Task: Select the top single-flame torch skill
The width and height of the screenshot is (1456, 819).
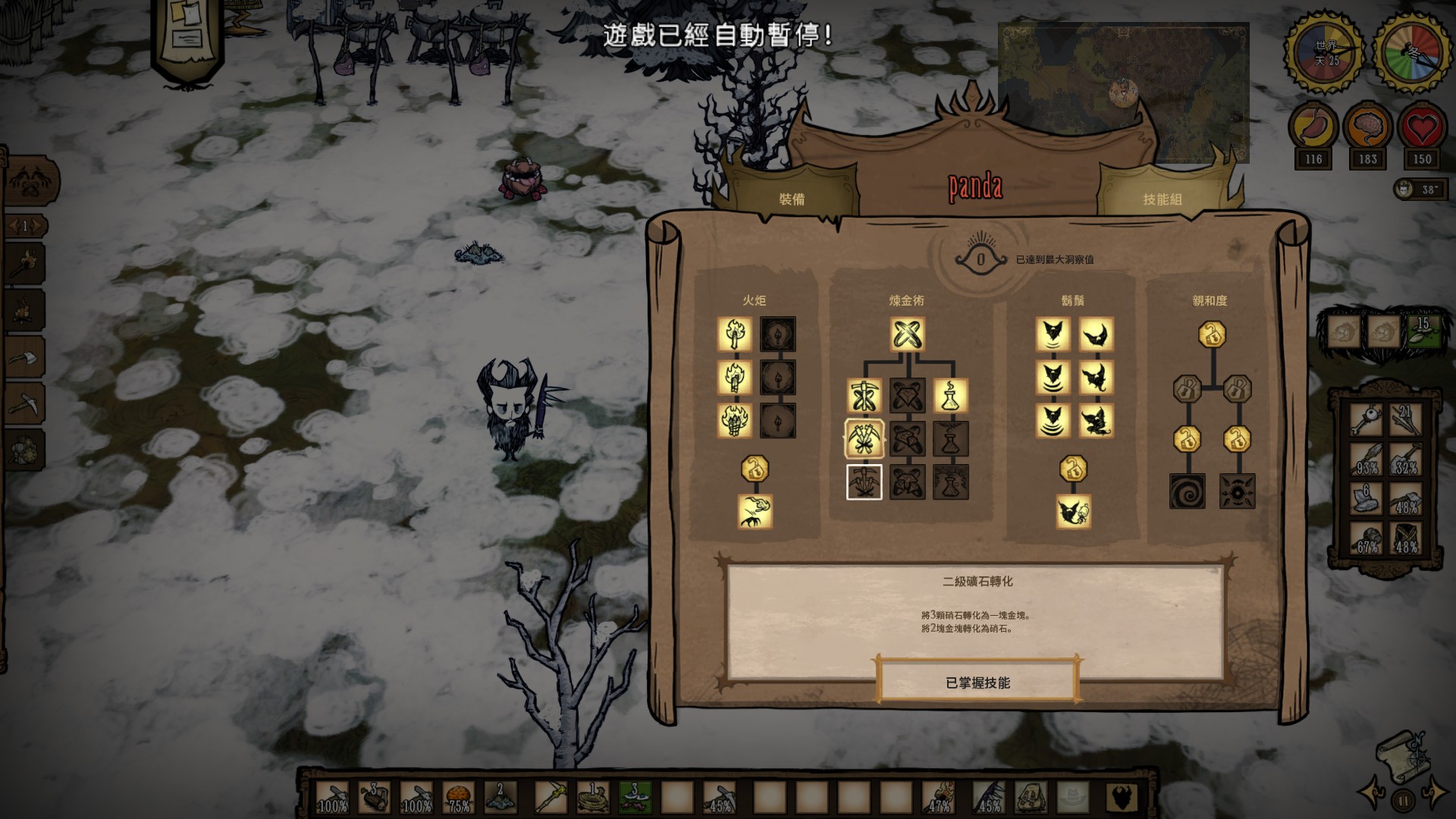Action: (735, 334)
